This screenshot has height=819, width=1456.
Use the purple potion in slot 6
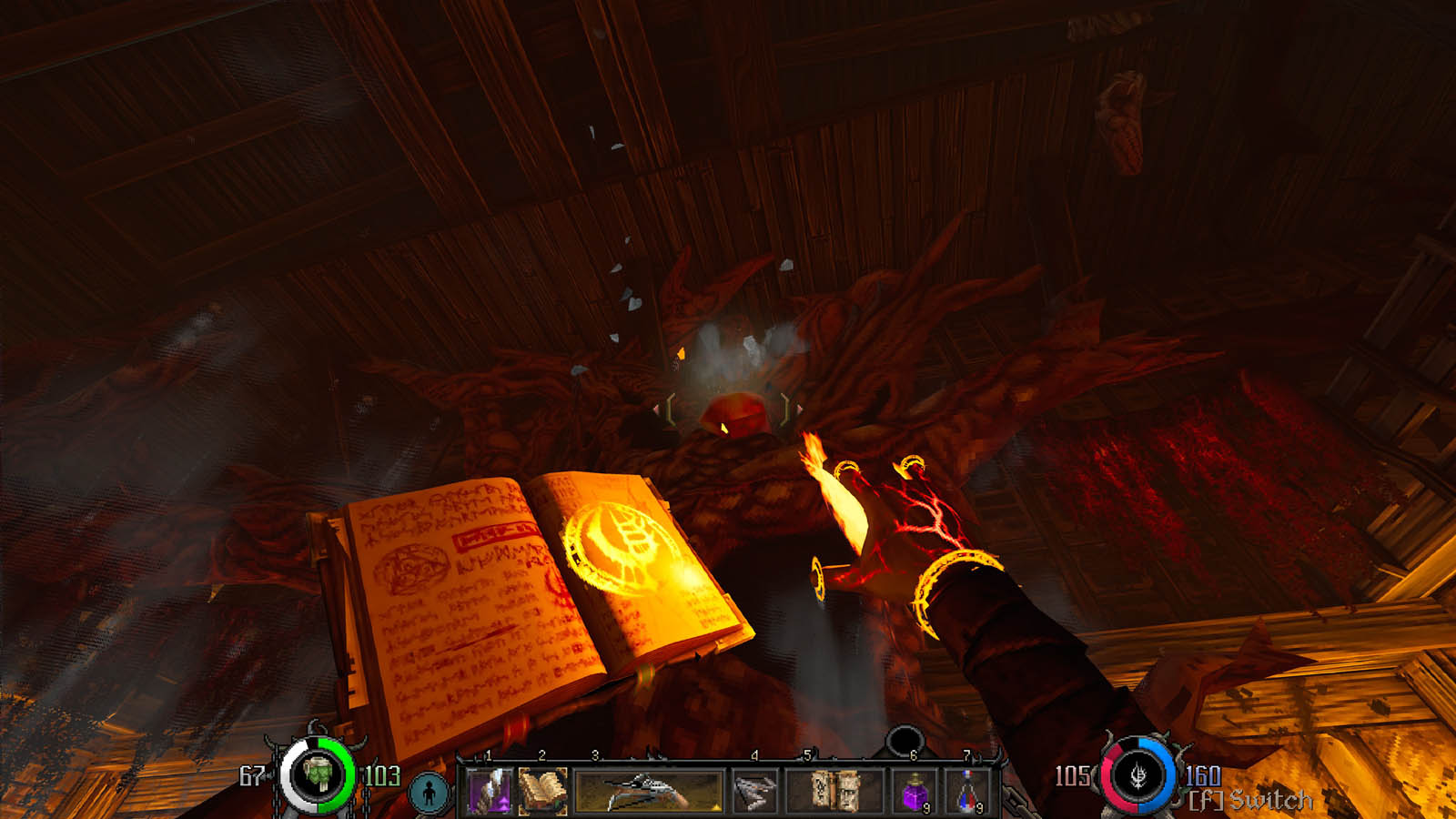click(x=915, y=790)
